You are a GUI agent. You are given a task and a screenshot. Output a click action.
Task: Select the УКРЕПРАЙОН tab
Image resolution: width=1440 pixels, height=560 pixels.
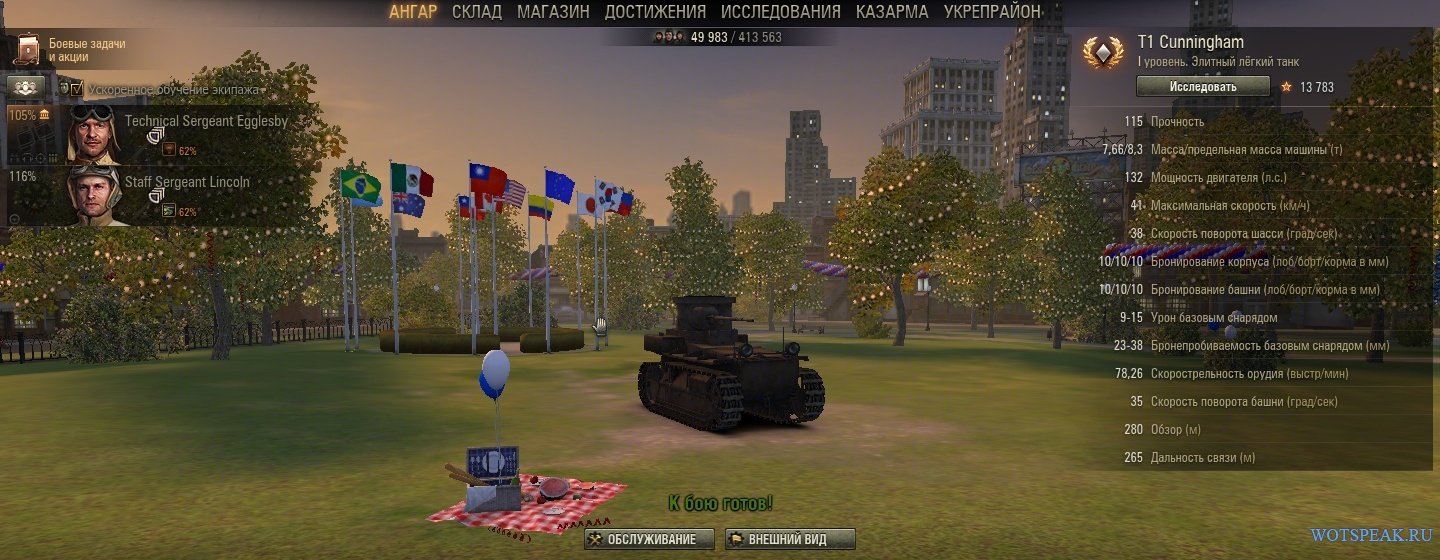point(992,12)
